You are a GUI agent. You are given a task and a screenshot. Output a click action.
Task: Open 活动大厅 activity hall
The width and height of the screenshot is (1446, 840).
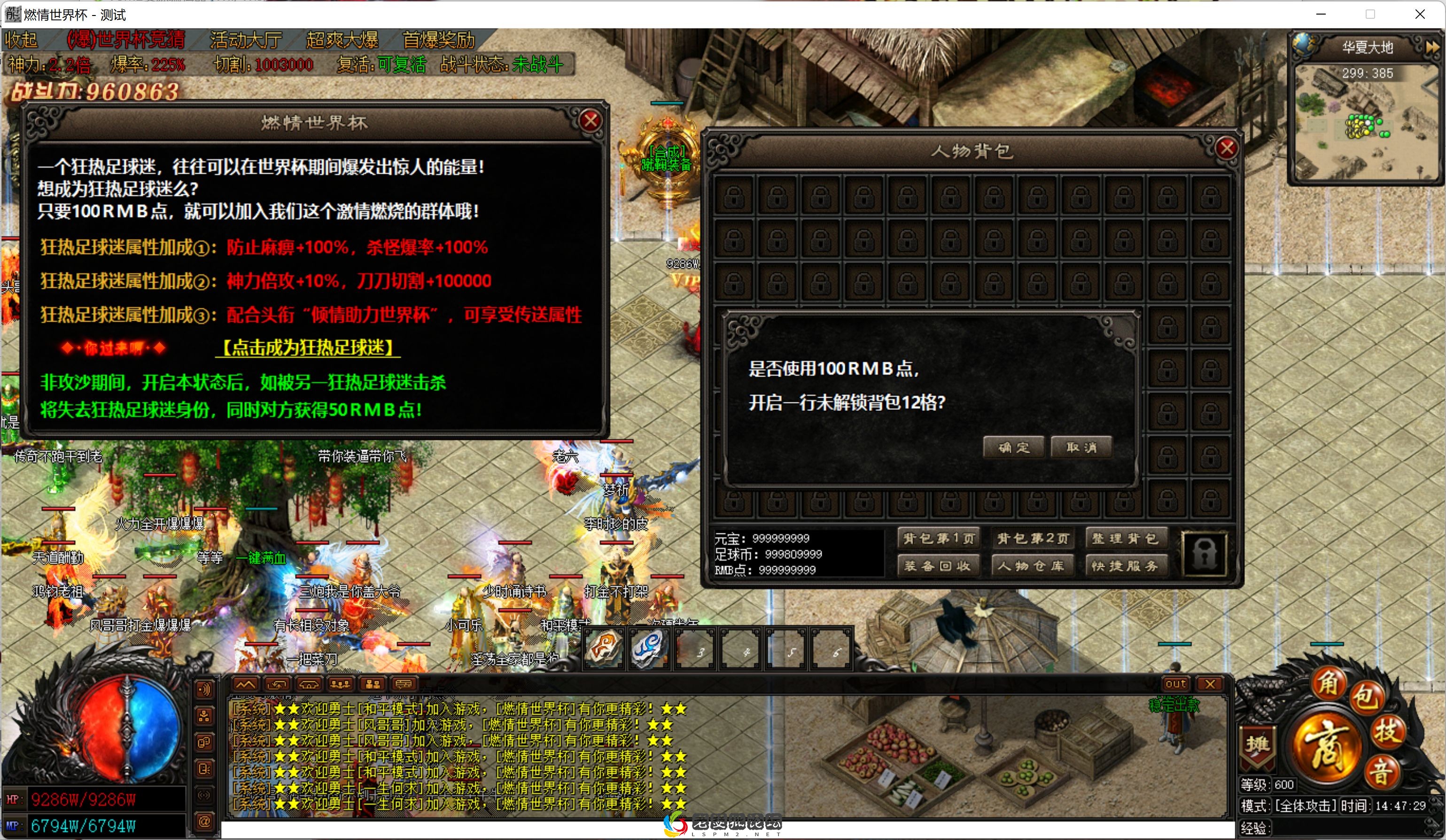pos(246,40)
